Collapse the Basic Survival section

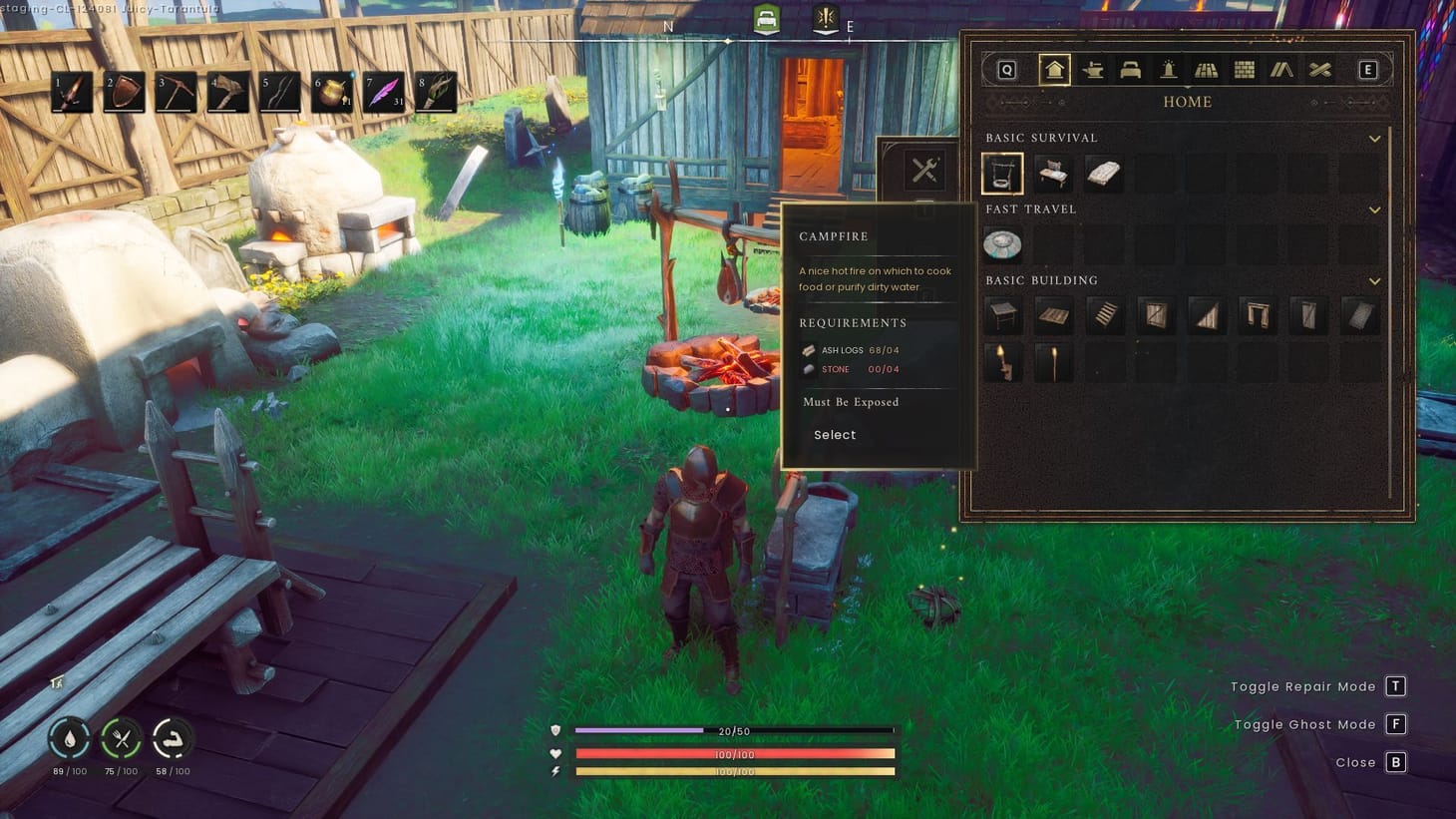point(1375,139)
